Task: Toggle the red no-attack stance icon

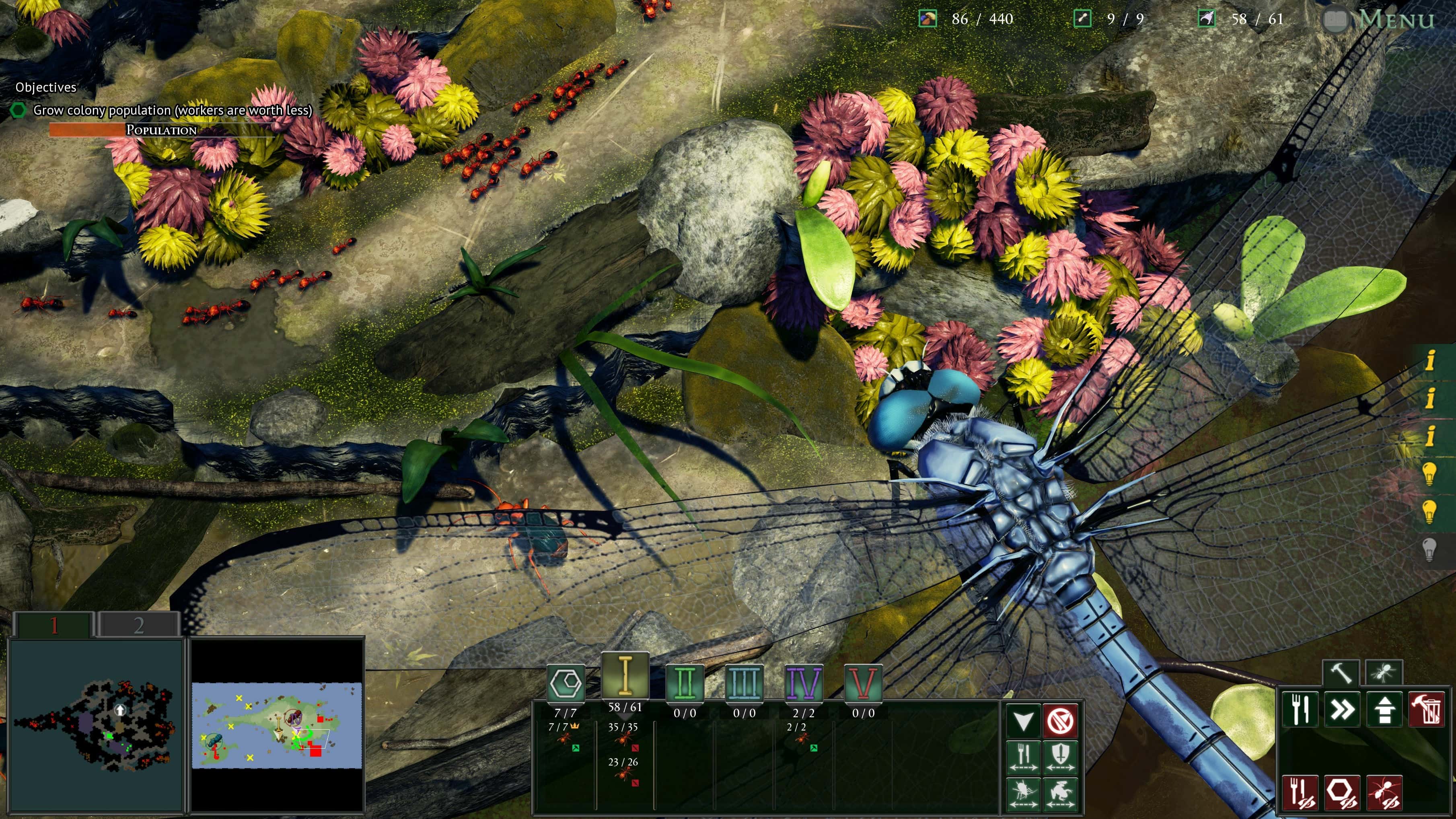Action: [1060, 720]
